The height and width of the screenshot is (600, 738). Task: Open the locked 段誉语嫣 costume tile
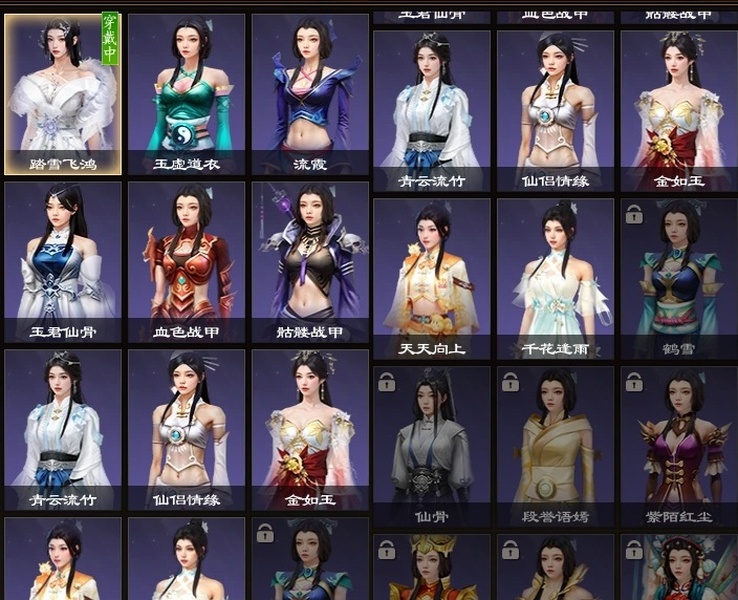pos(555,446)
